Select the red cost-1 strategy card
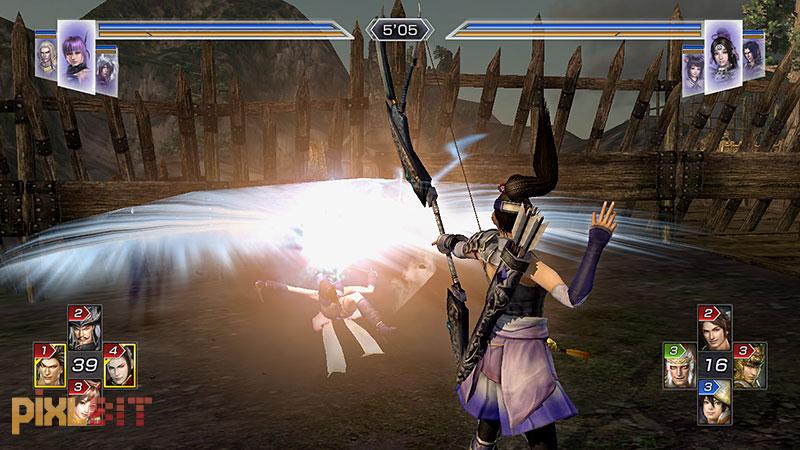Viewport: 800px width, 450px height. pyautogui.click(x=50, y=367)
